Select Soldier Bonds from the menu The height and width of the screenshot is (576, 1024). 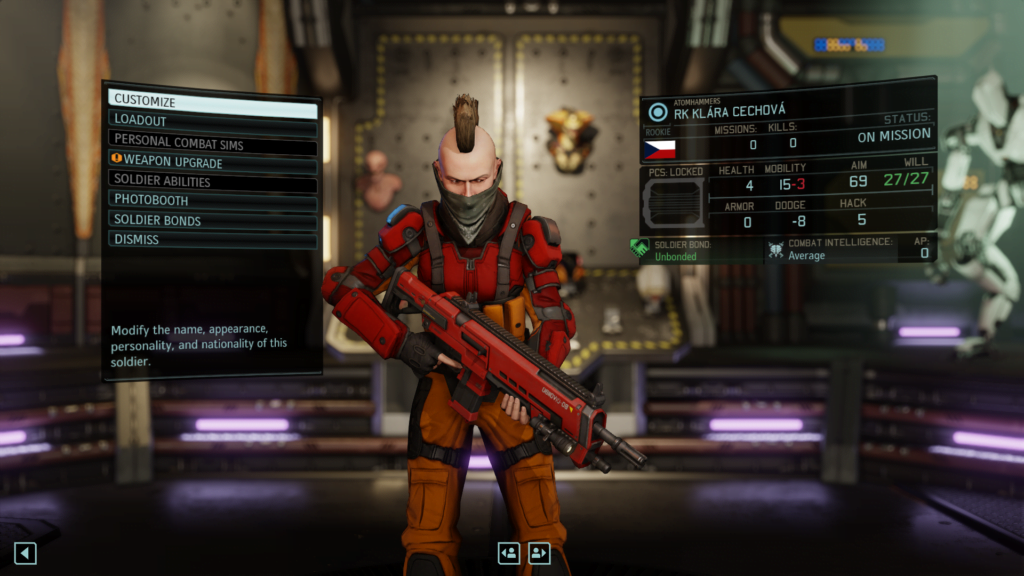pyautogui.click(x=212, y=220)
